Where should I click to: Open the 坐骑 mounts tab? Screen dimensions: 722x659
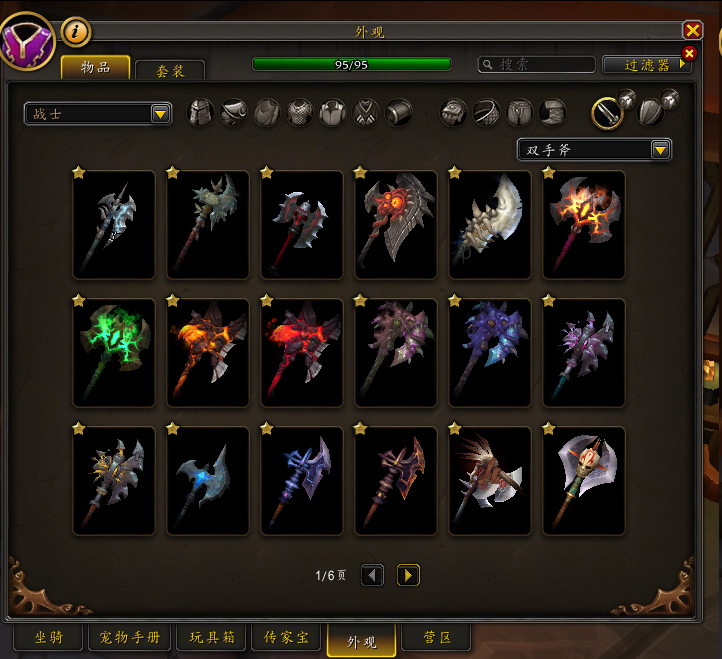click(48, 637)
